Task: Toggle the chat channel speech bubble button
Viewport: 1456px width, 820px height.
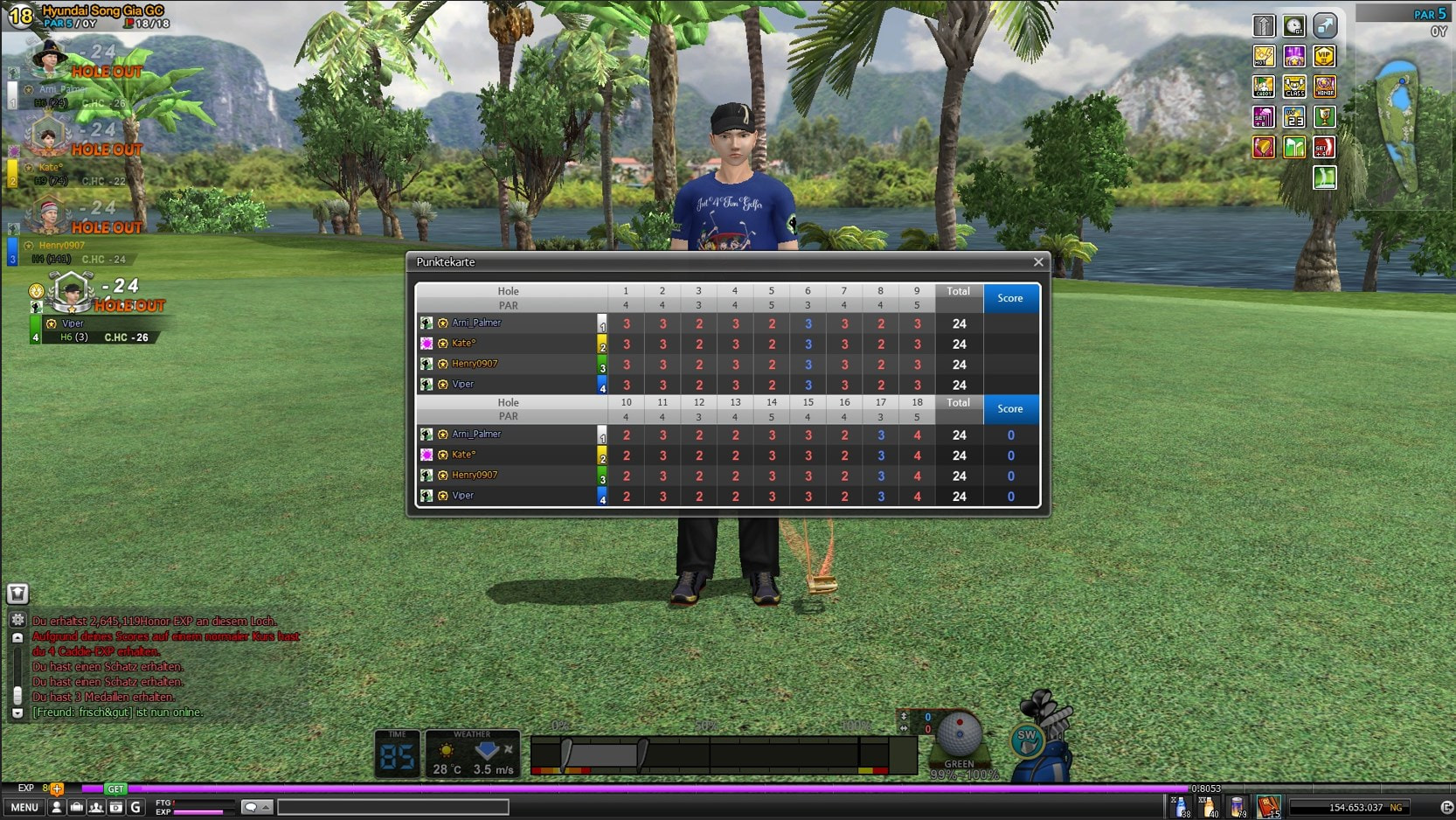Action: pos(255,807)
